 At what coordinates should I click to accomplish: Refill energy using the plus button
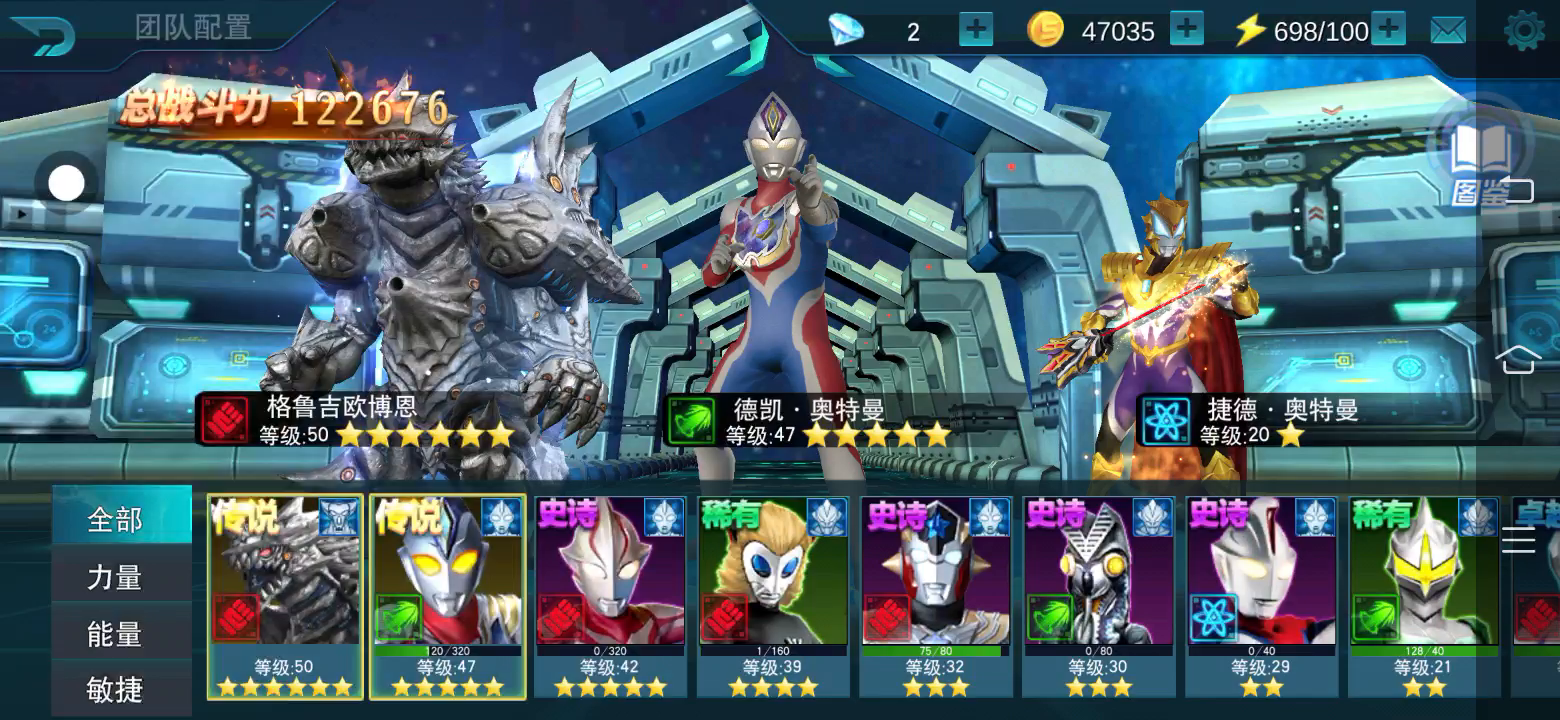pyautogui.click(x=1388, y=30)
